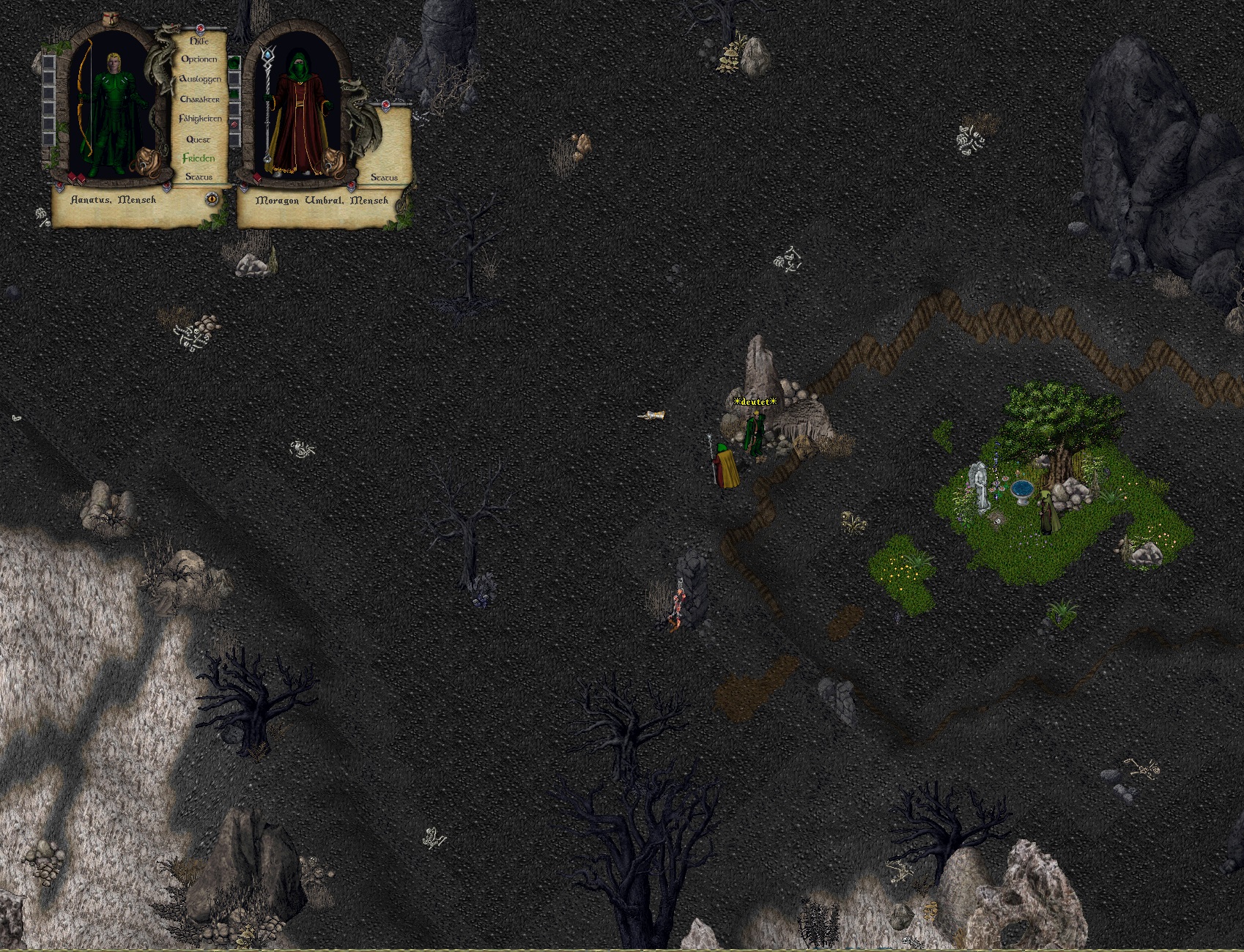Open the red spellbooks under Aanatus's portrait
This screenshot has height=952, width=1244.
click(x=76, y=178)
